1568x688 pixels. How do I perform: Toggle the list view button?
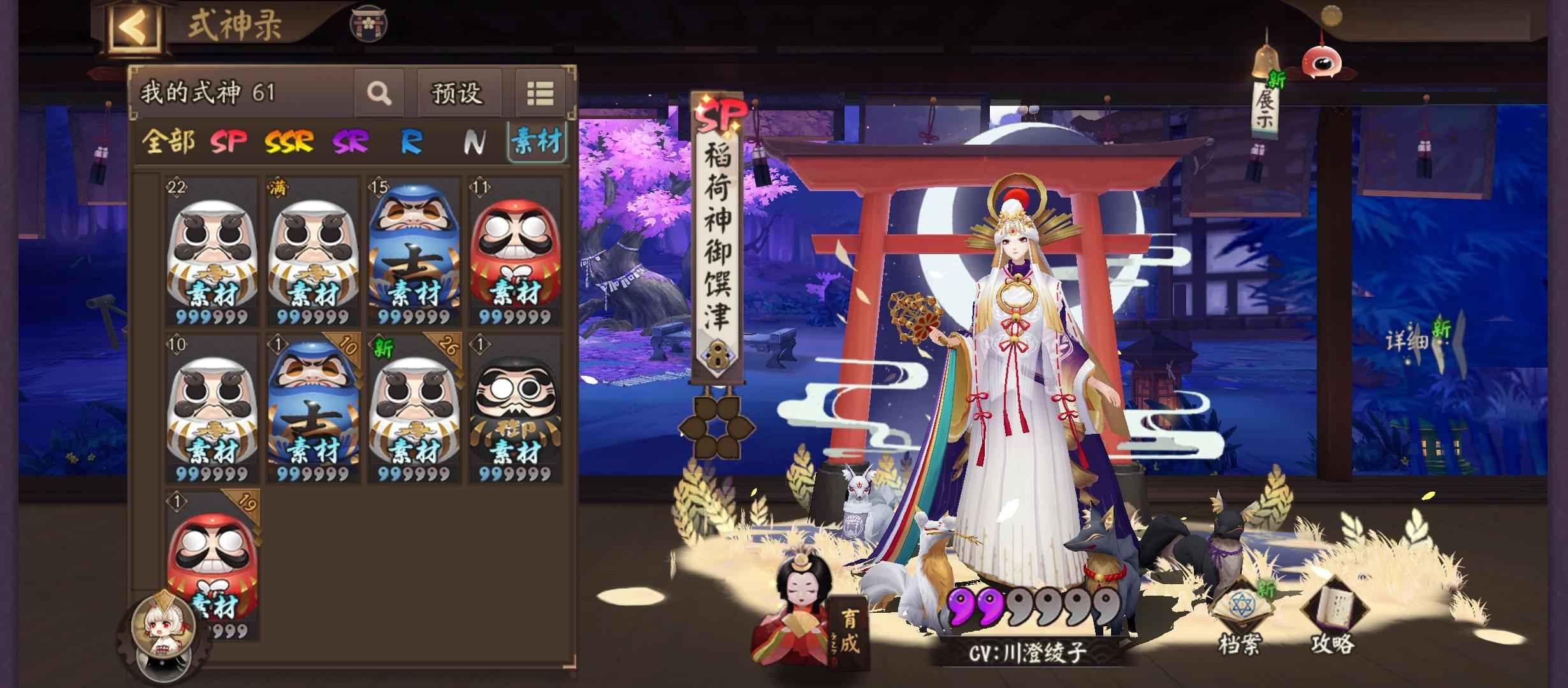[x=539, y=94]
